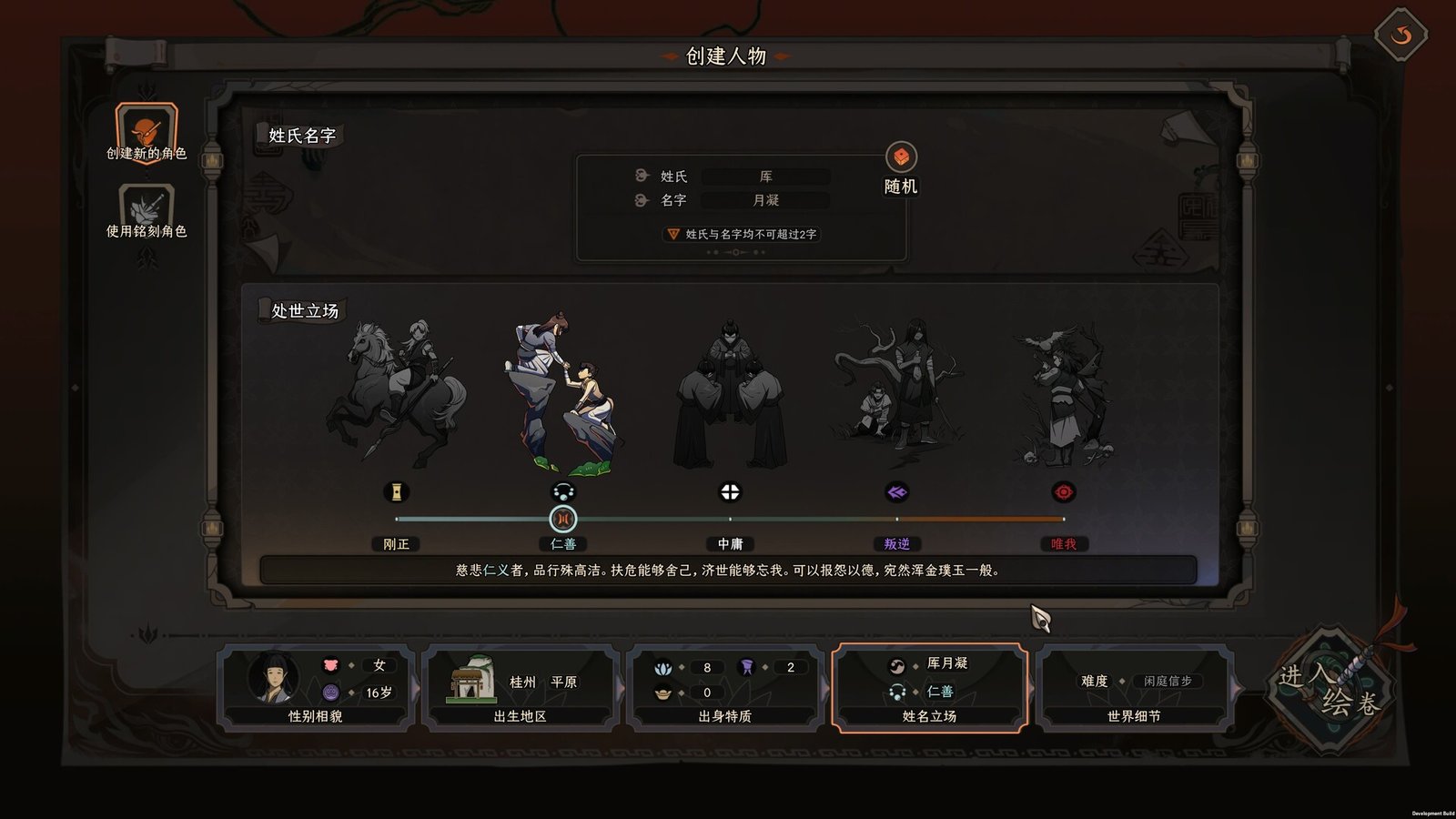Select the 仁善 stance icon above the slider
This screenshot has width=1456, height=819.
coord(565,493)
